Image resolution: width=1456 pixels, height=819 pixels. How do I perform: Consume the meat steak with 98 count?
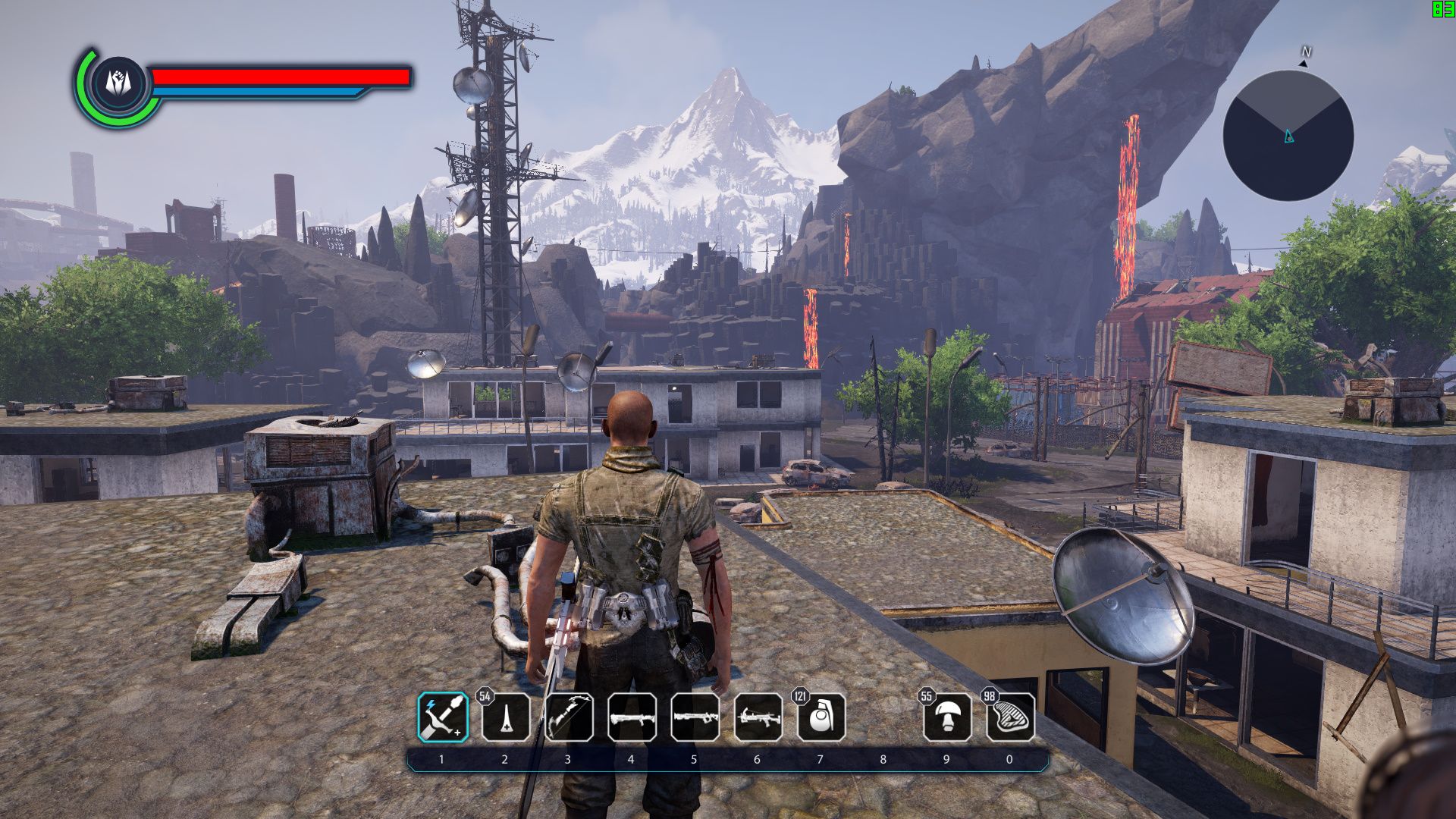point(1010,717)
